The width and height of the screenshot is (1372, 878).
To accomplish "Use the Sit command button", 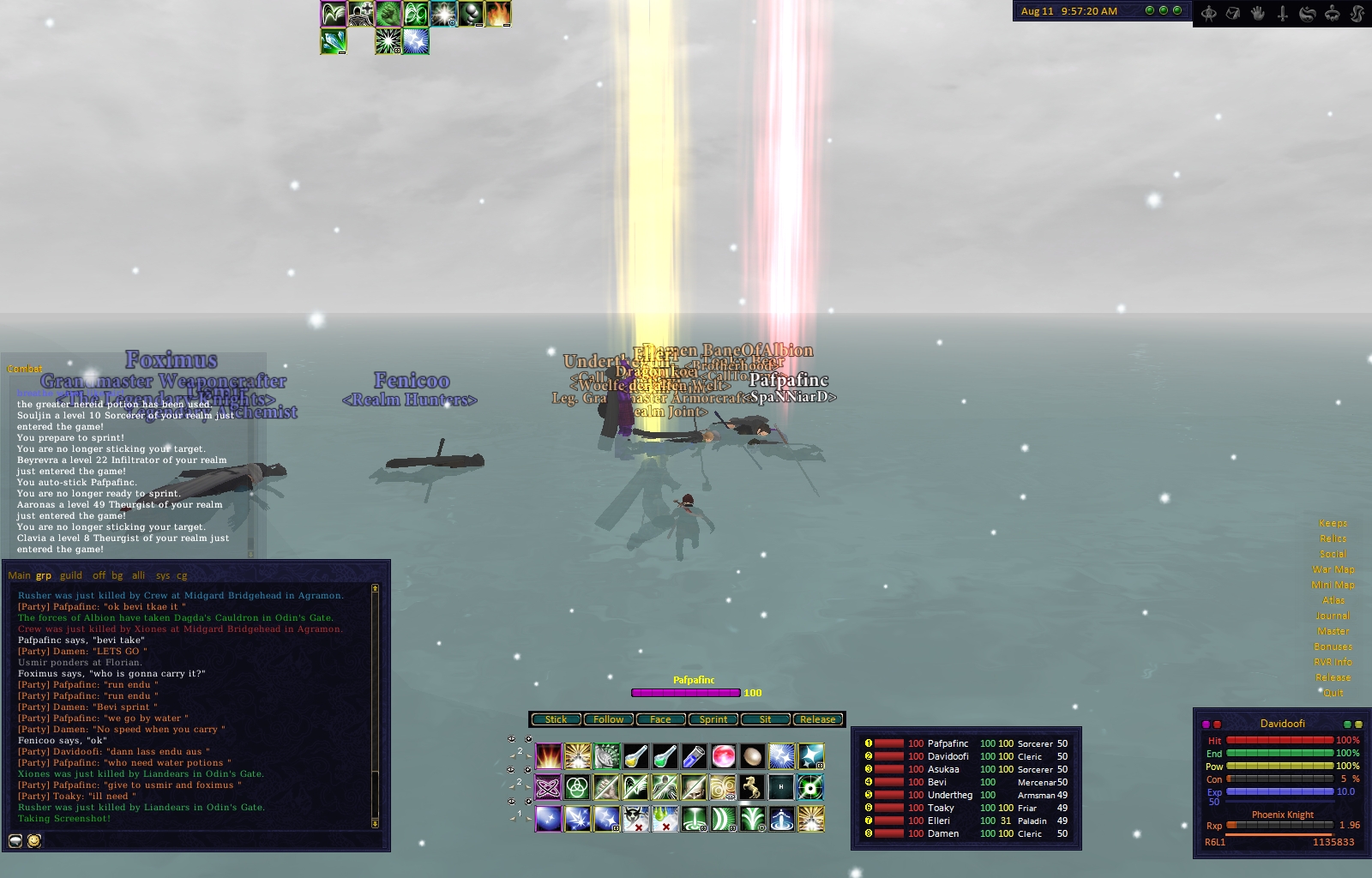I will coord(765,719).
